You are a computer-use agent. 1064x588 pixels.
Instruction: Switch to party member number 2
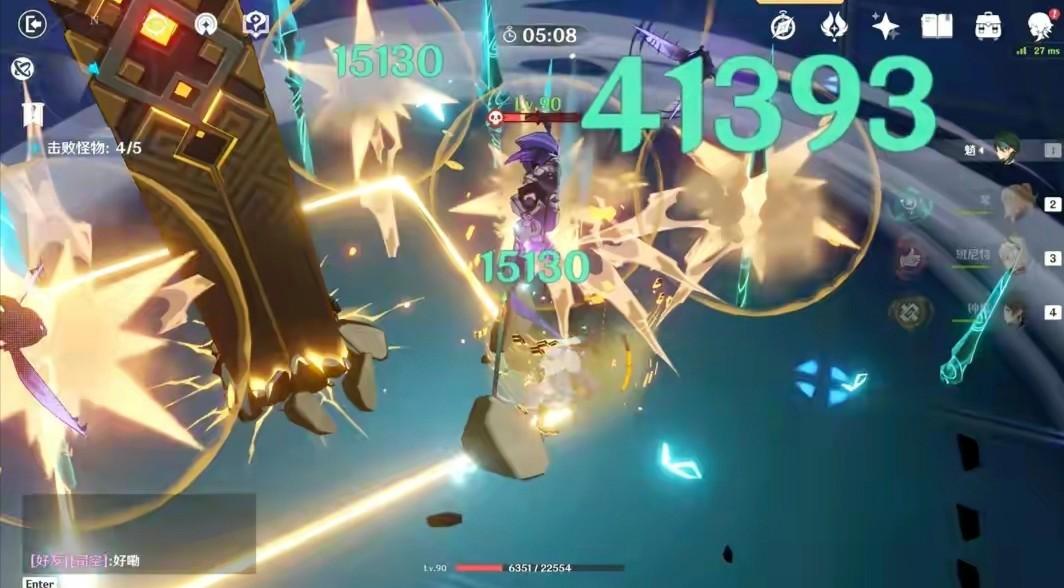click(x=1017, y=205)
